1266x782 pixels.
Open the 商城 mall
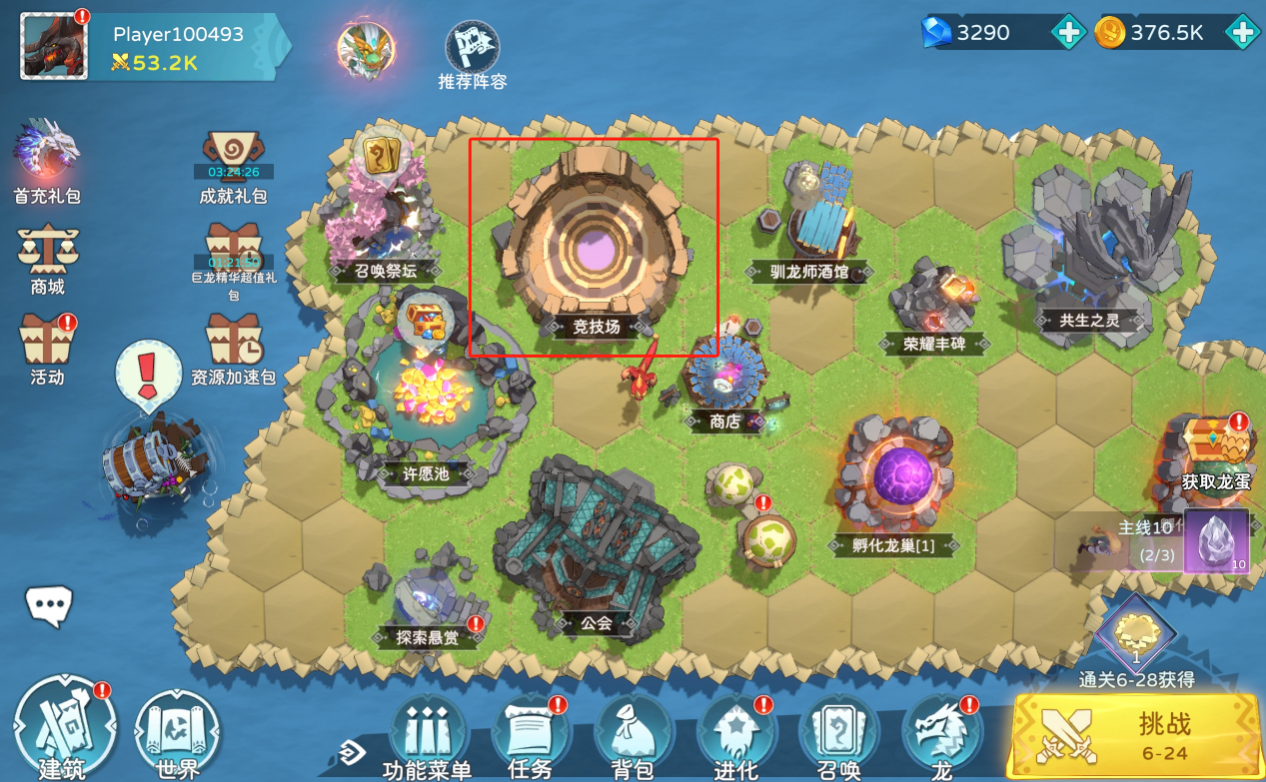[x=47, y=252]
